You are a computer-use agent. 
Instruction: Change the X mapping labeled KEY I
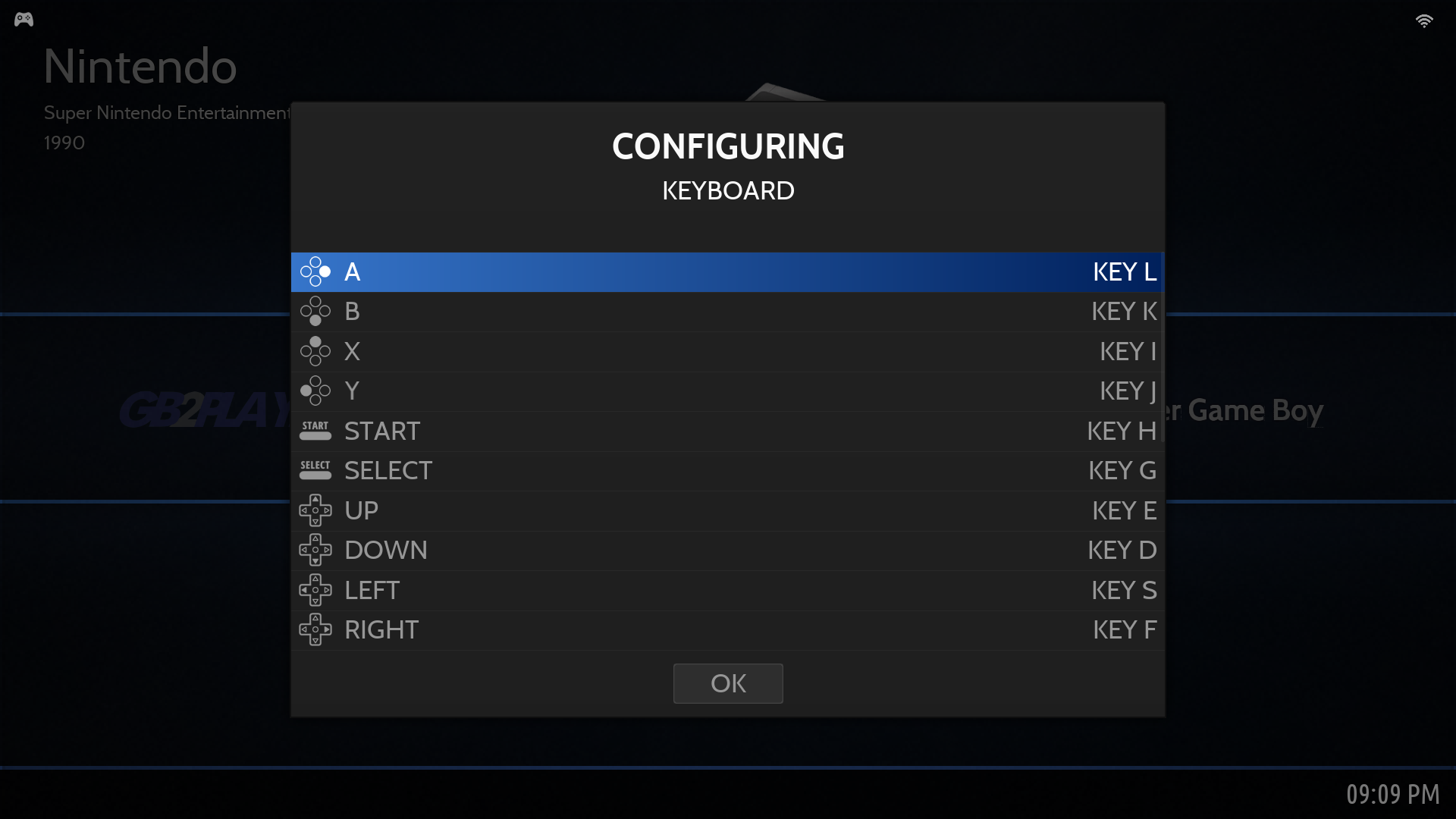[1127, 350]
